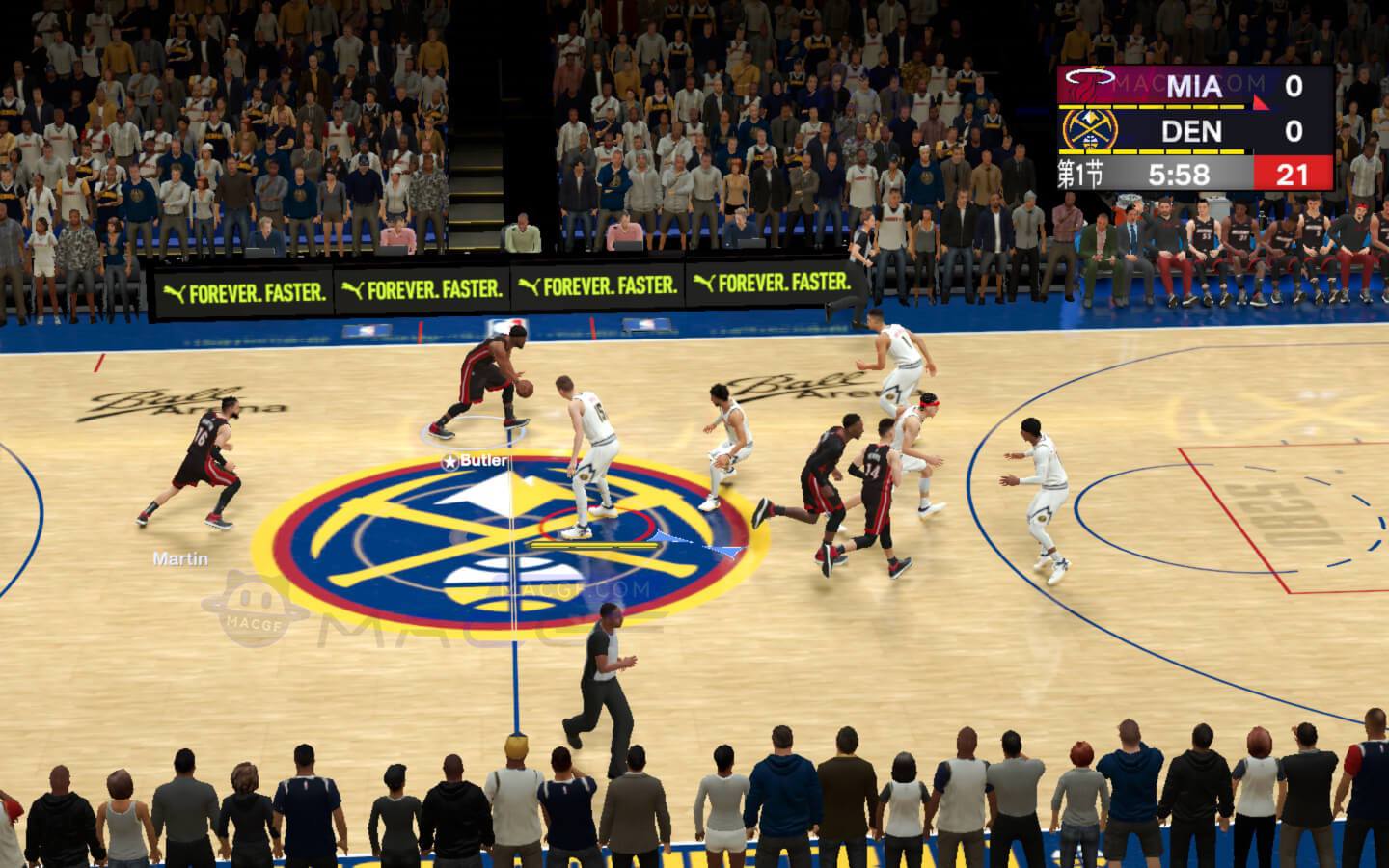Click the Butler player indicator star icon

pos(449,462)
